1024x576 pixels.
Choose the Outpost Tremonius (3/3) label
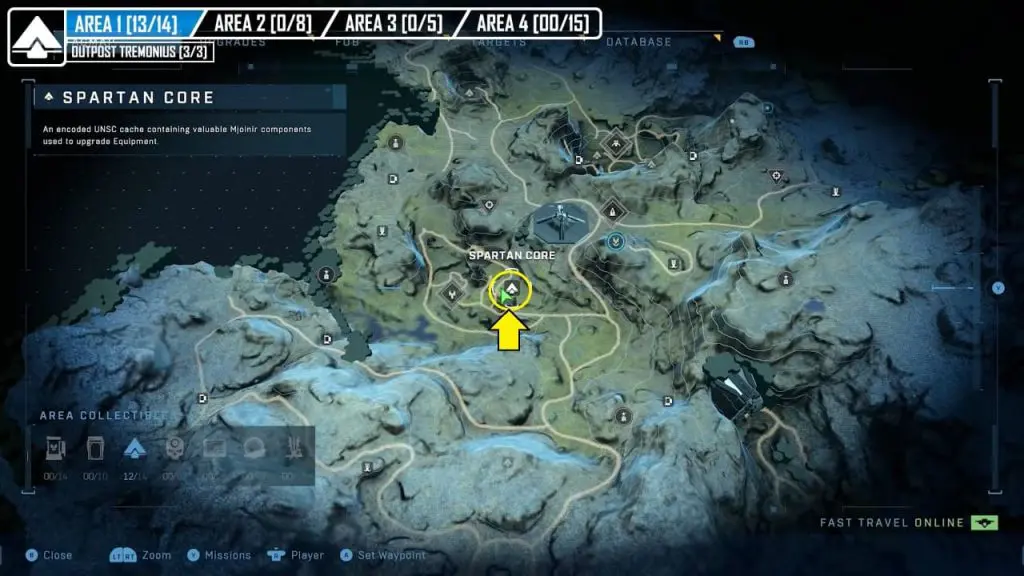(139, 52)
